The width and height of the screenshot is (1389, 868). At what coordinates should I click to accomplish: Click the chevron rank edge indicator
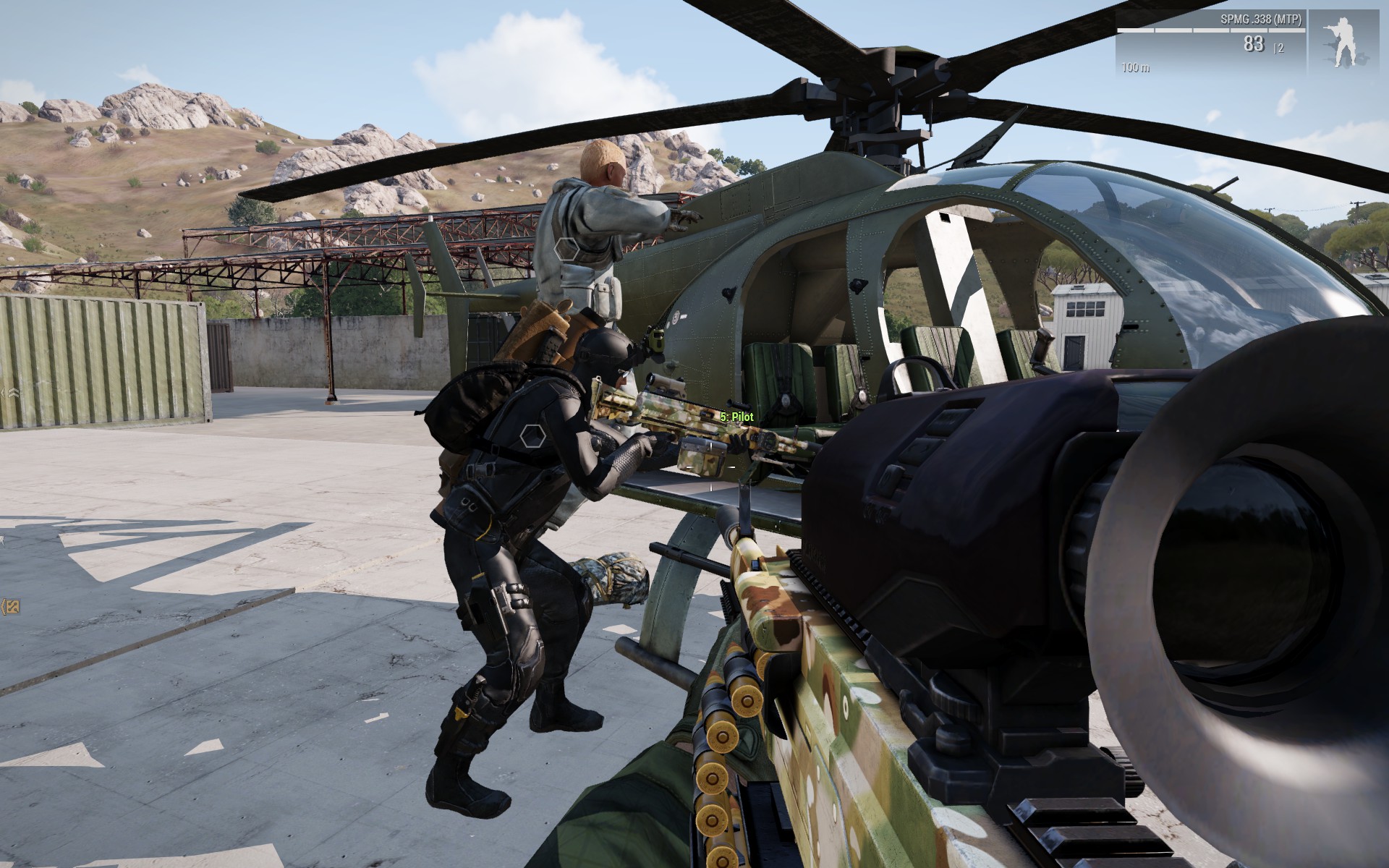click(10, 392)
